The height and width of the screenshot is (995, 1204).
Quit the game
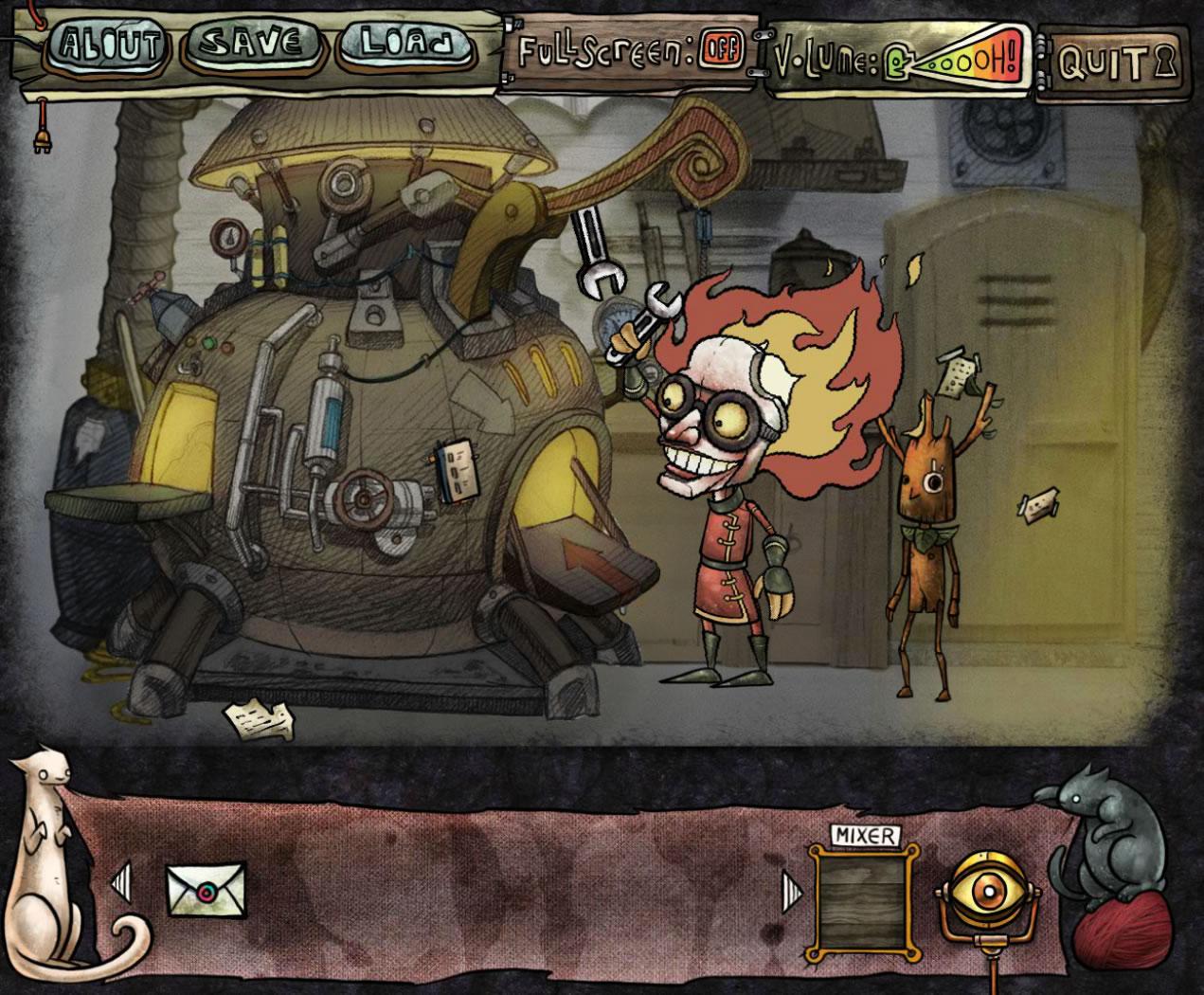(x=1110, y=63)
